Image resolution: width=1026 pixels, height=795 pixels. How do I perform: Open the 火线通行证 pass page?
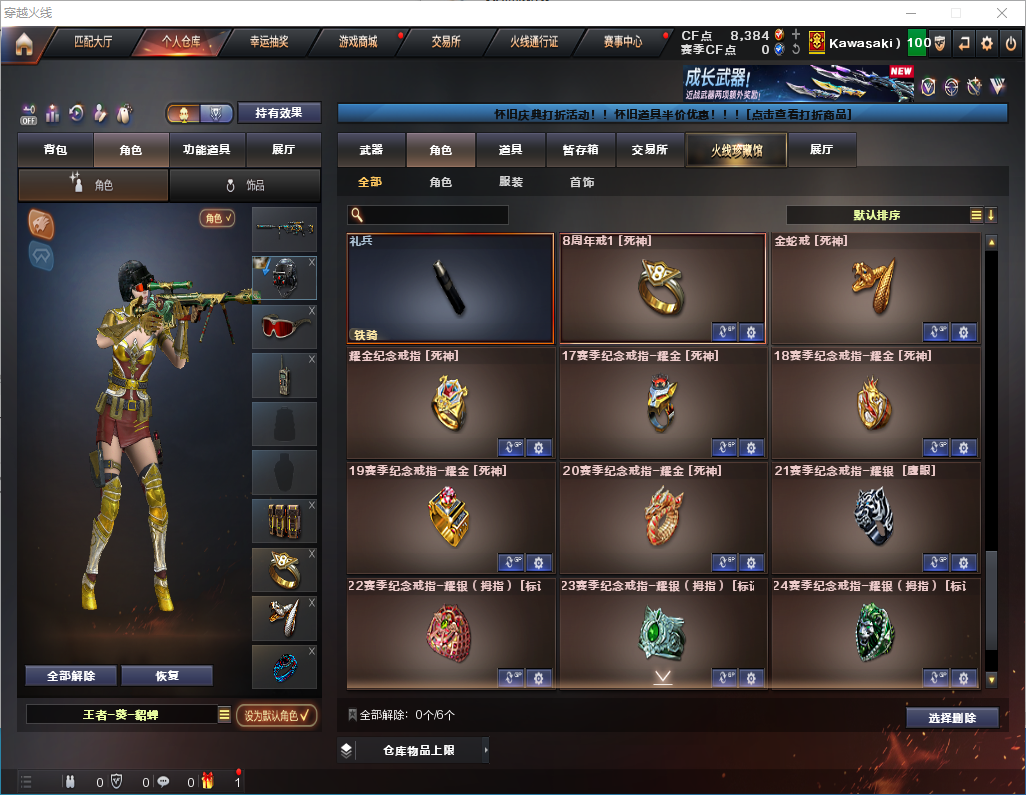point(534,42)
